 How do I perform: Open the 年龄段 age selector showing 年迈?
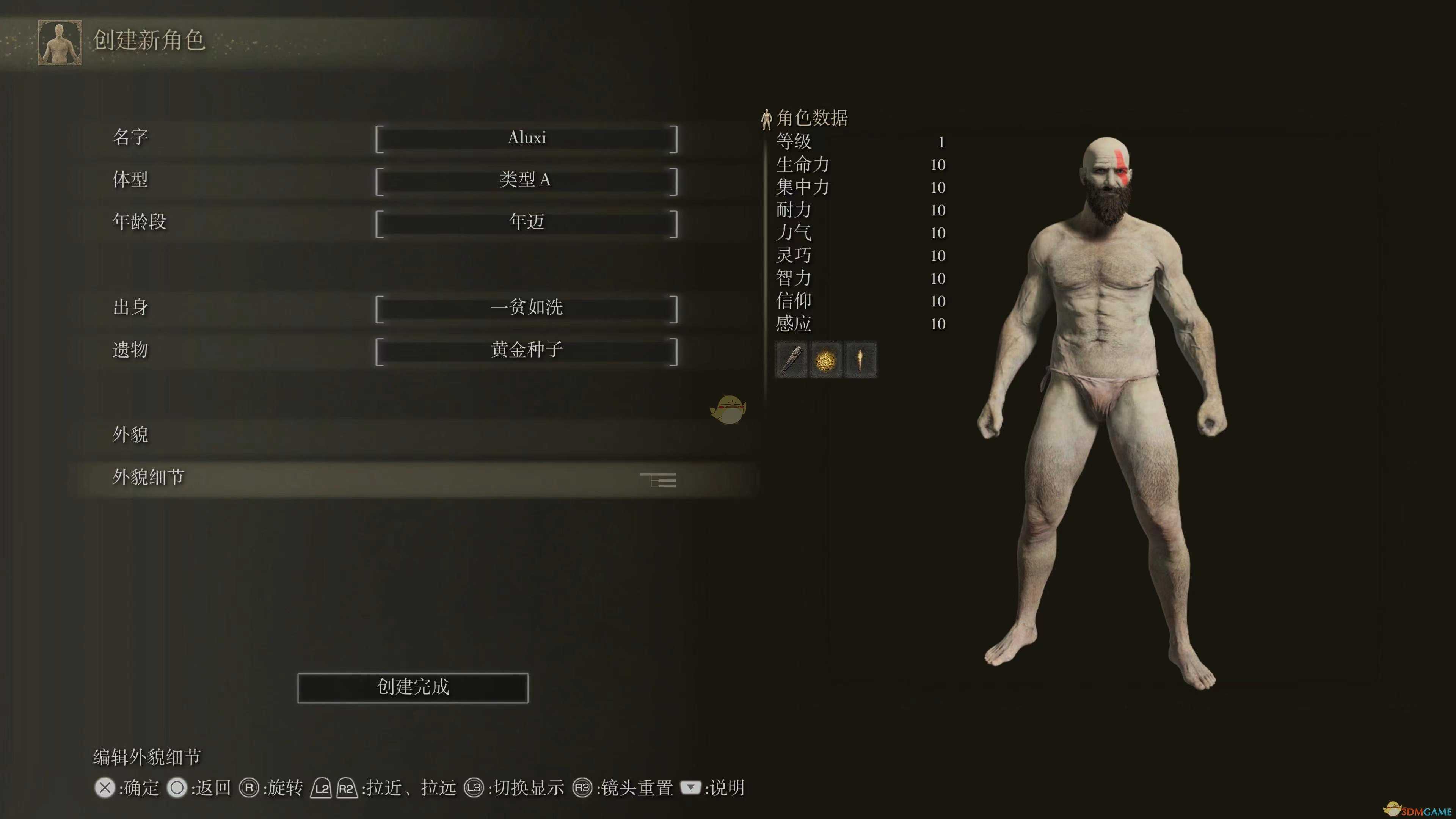coord(527,222)
